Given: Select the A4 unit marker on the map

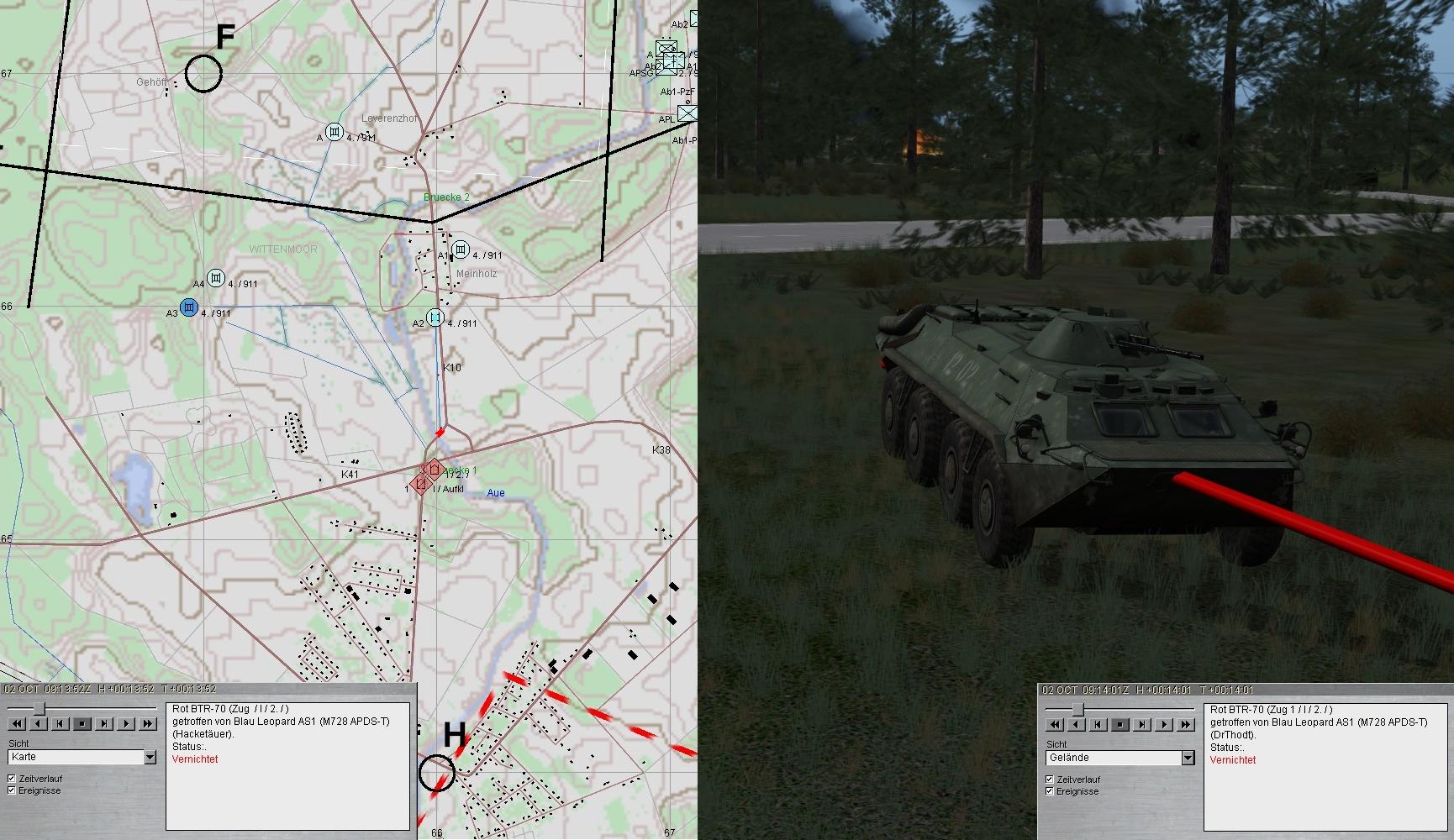Looking at the screenshot, I should coord(216,278).
